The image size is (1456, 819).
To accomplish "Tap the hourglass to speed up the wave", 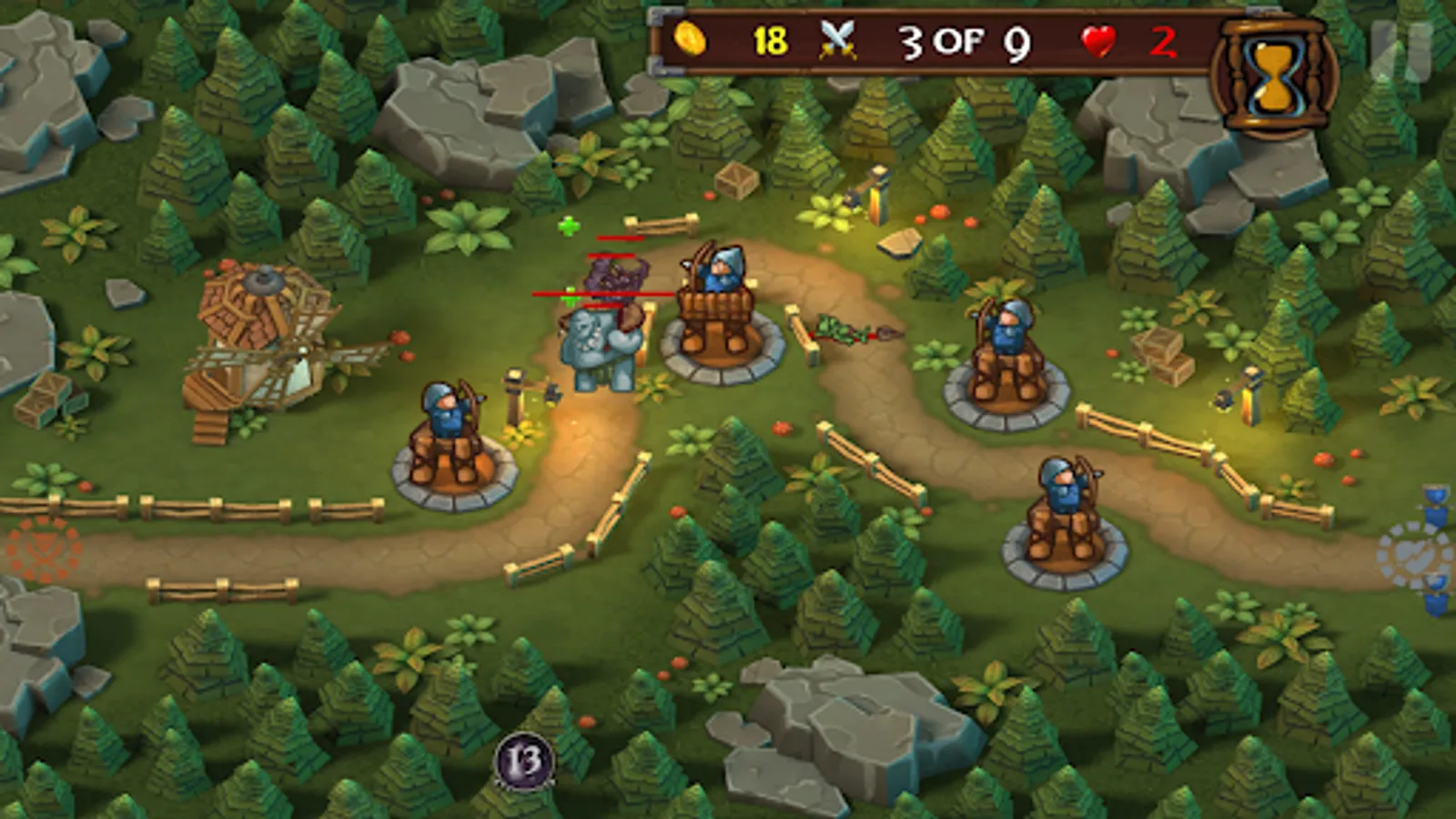I will [1272, 68].
